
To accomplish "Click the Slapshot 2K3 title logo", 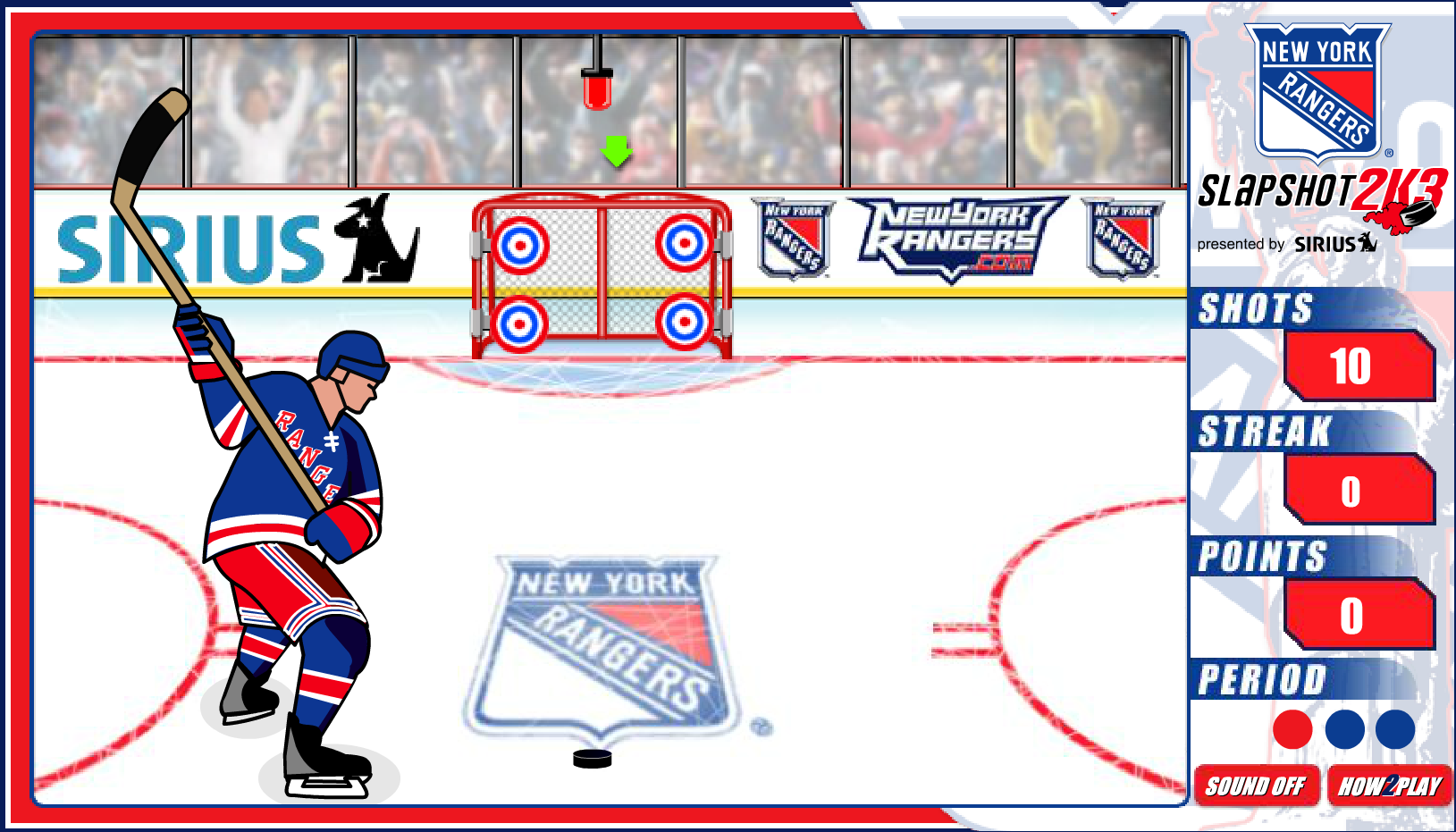I will click(x=1305, y=188).
